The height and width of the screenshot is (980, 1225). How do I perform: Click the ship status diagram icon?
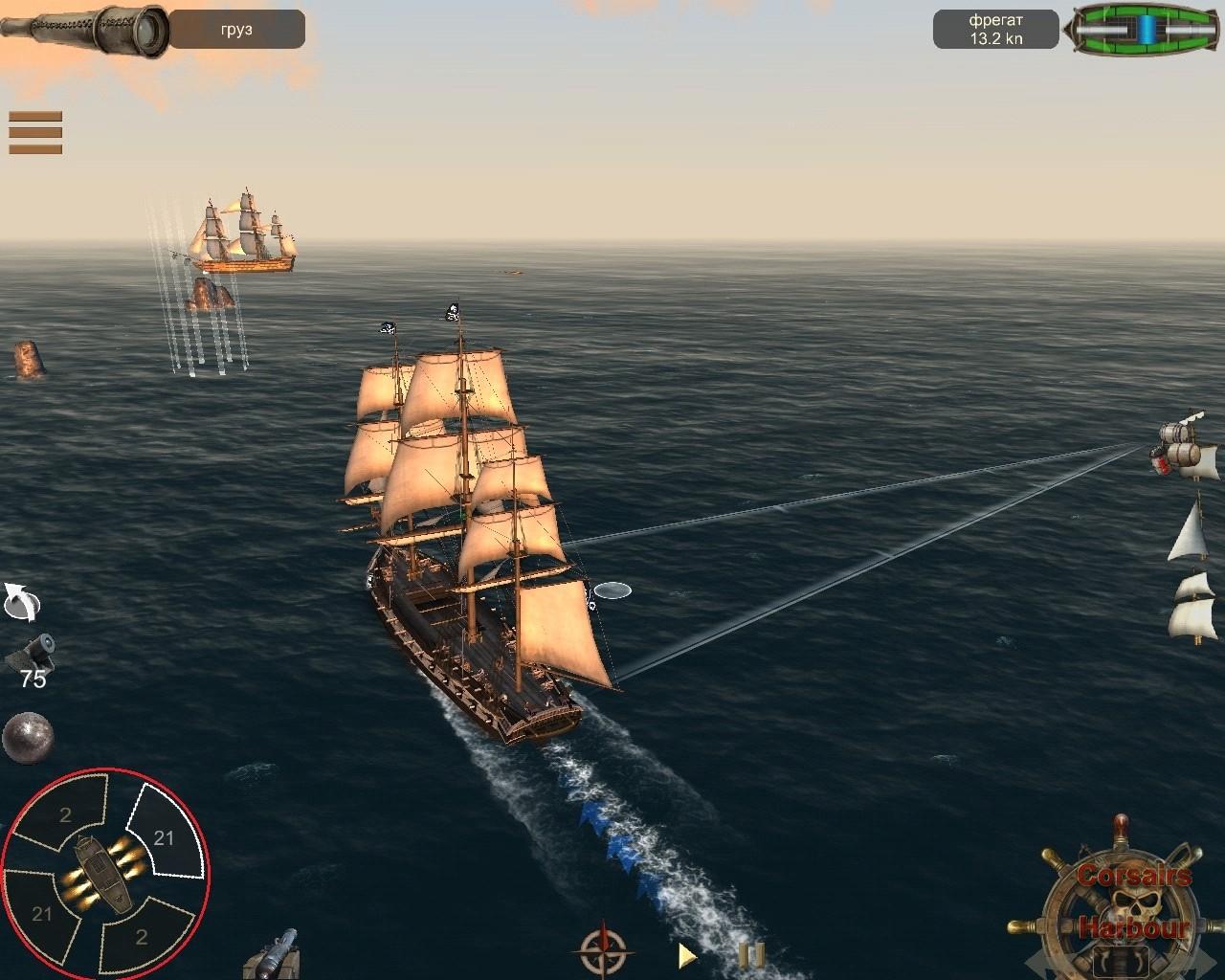tap(1145, 28)
